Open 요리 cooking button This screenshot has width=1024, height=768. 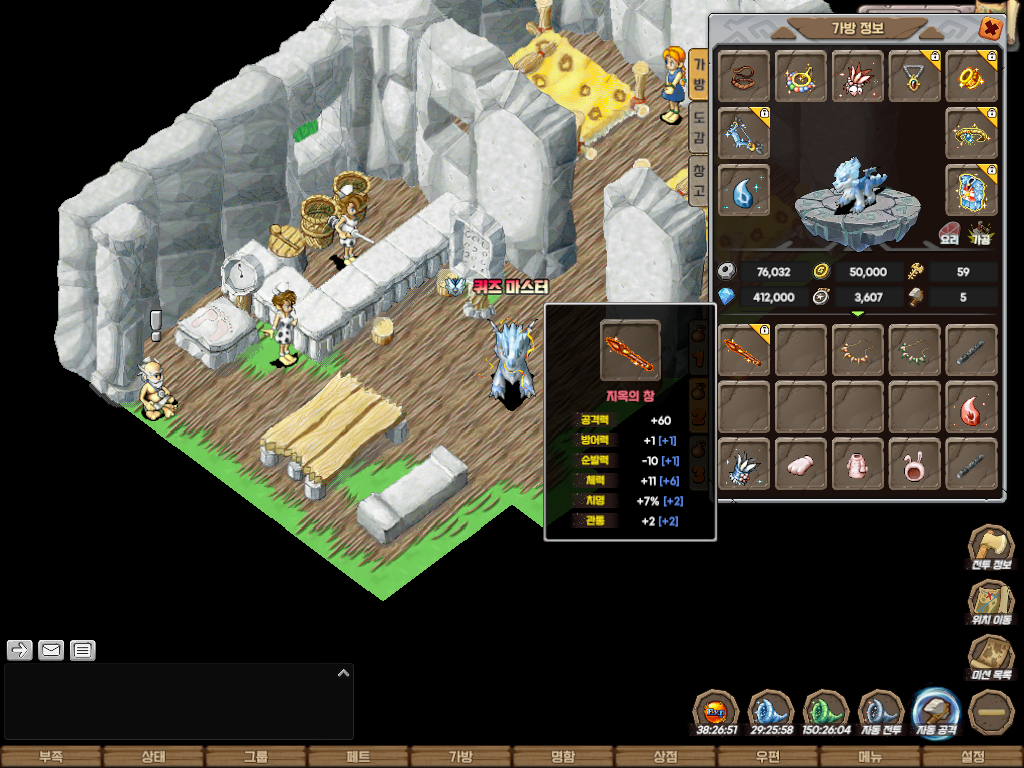pos(949,235)
